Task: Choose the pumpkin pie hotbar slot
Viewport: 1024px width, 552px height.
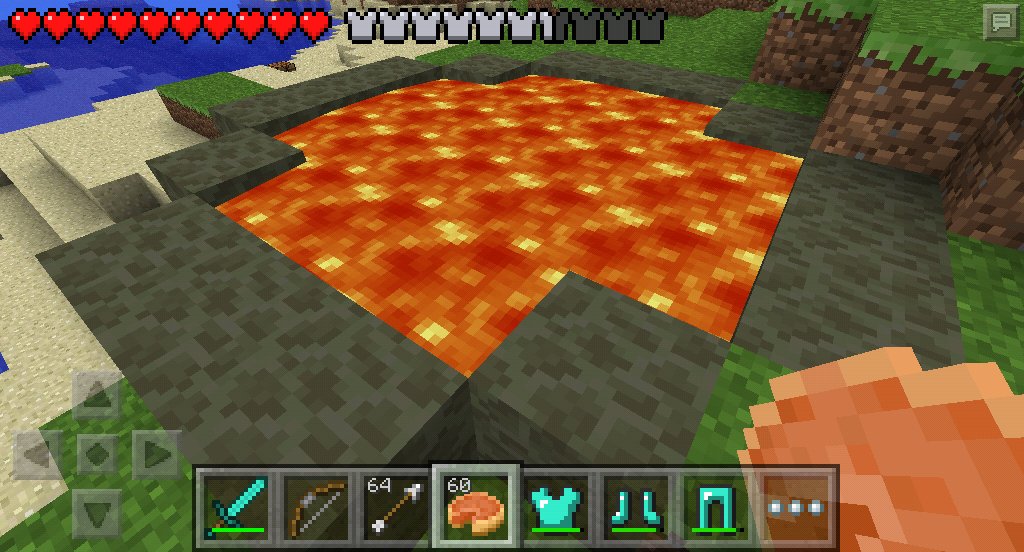Action: coord(476,503)
